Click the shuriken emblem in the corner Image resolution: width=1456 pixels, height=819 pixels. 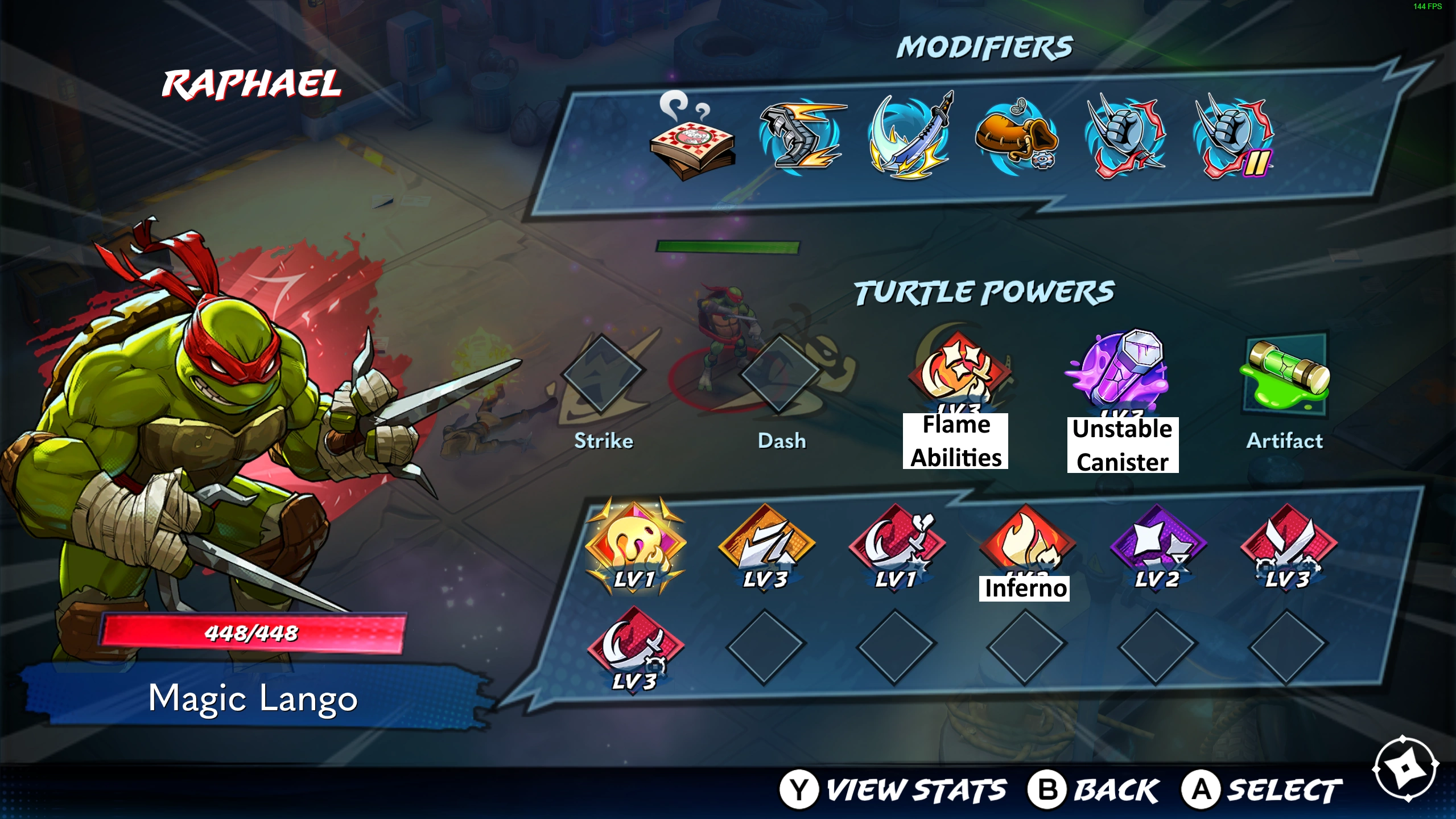pos(1404,769)
